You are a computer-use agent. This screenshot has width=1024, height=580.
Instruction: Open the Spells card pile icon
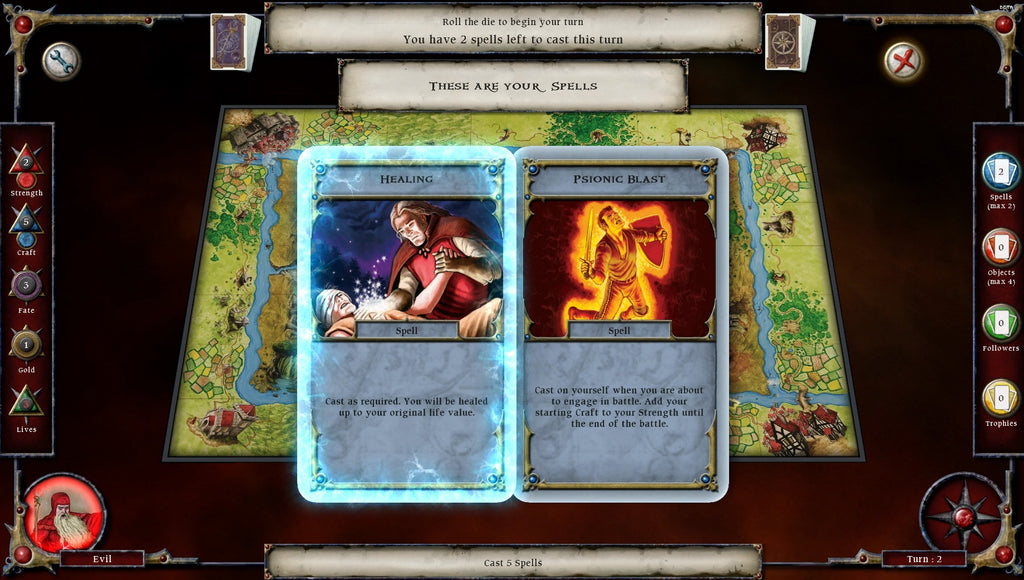click(x=1000, y=172)
